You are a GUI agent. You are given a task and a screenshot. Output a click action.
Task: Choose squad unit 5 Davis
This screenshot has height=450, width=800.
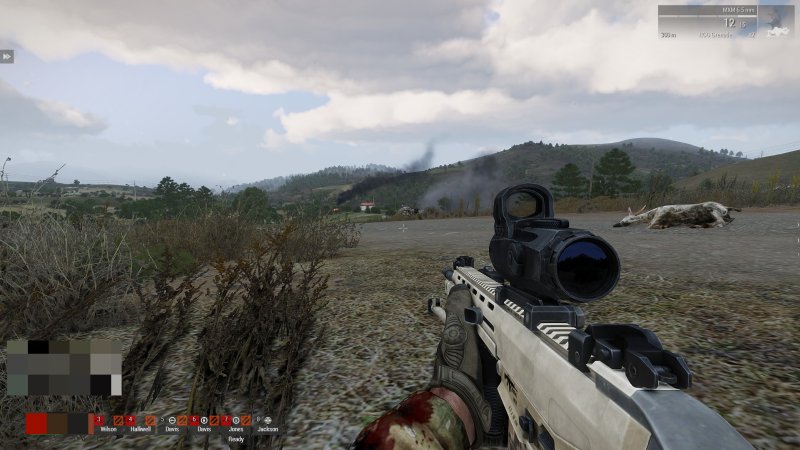[172, 422]
